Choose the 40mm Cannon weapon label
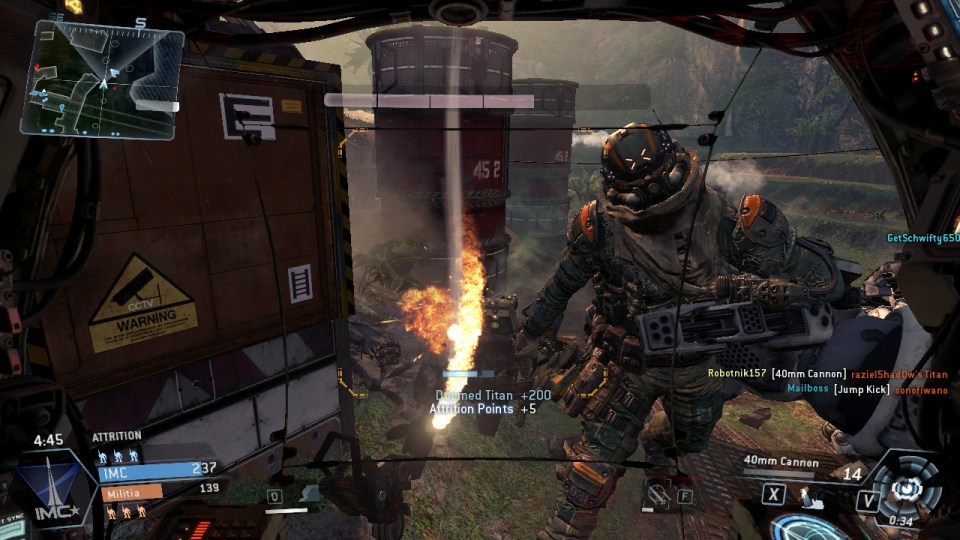Viewport: 960px width, 540px height. pos(781,462)
